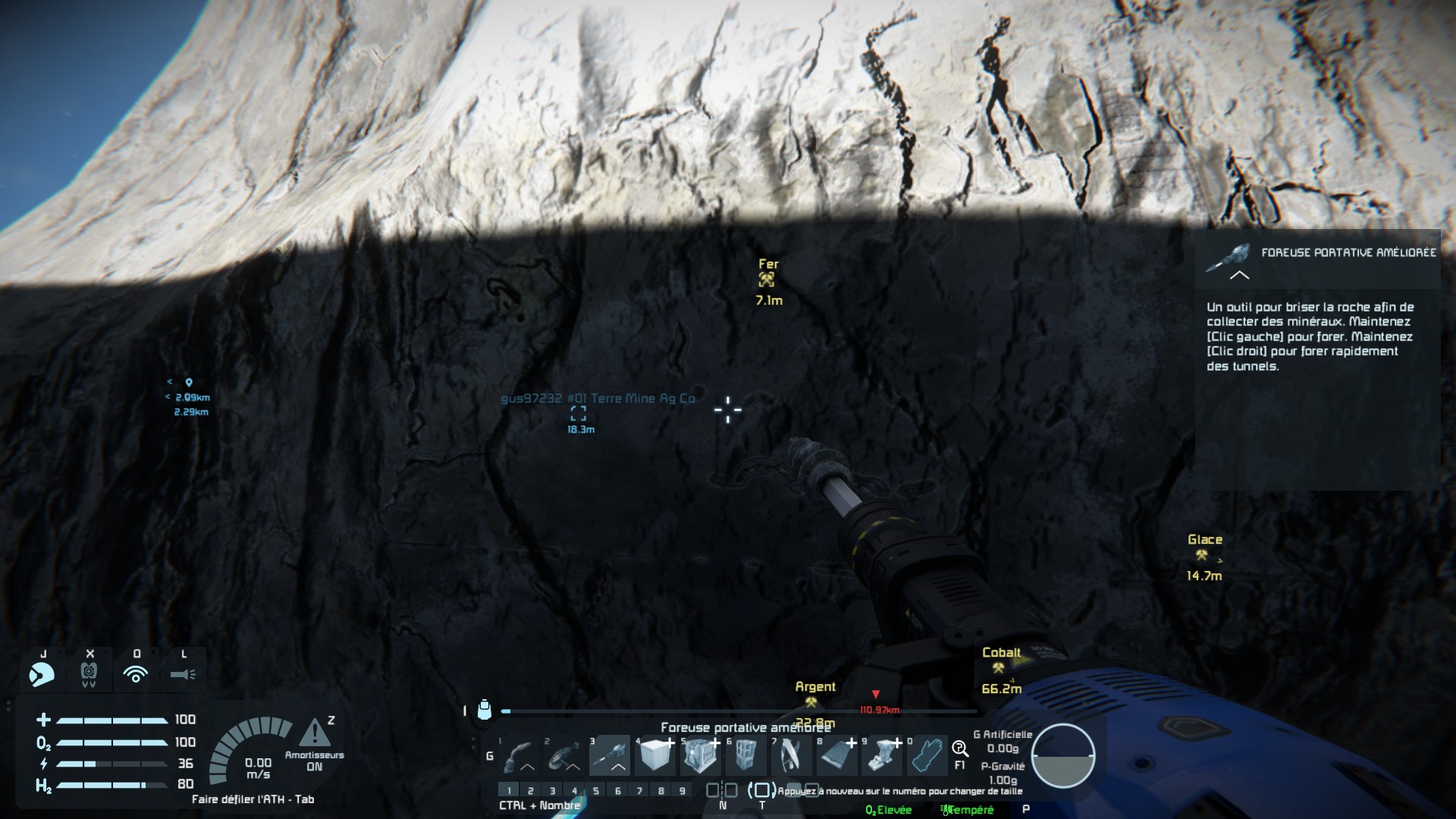
Task: Select the empty hand glove slot
Action: point(927,755)
